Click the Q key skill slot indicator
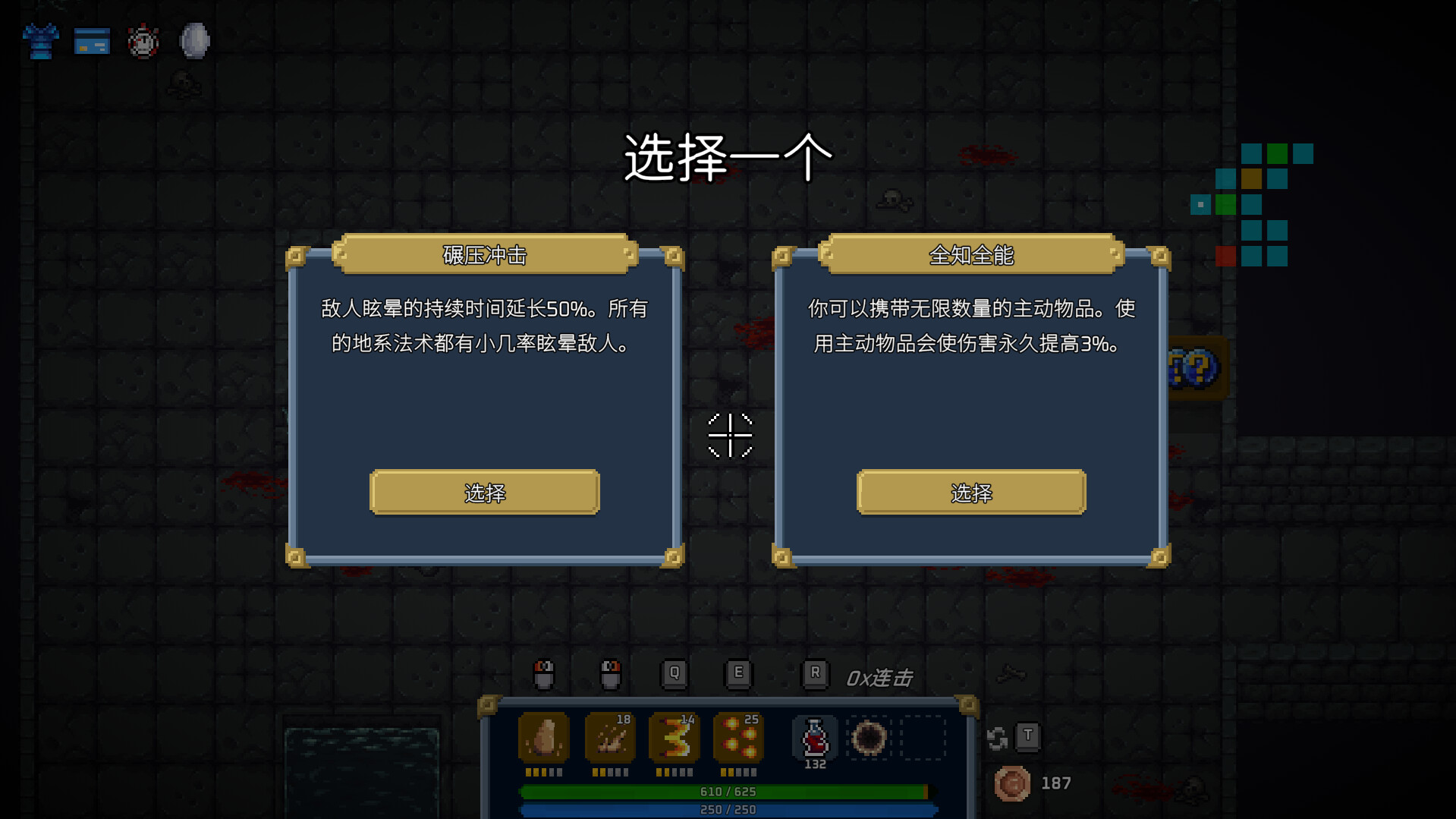The width and height of the screenshot is (1456, 819). [672, 672]
